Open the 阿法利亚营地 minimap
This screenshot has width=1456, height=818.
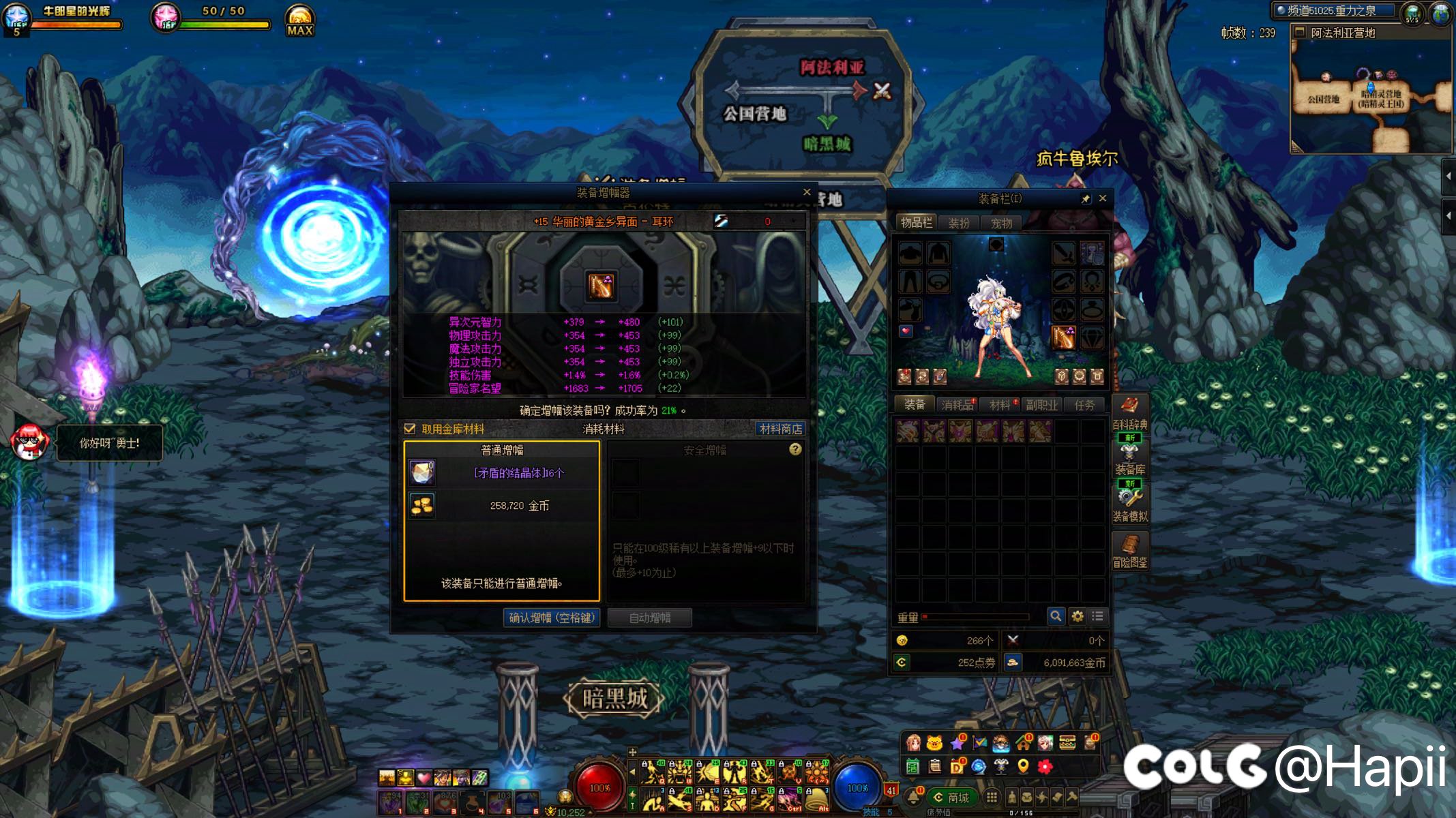(x=1371, y=92)
